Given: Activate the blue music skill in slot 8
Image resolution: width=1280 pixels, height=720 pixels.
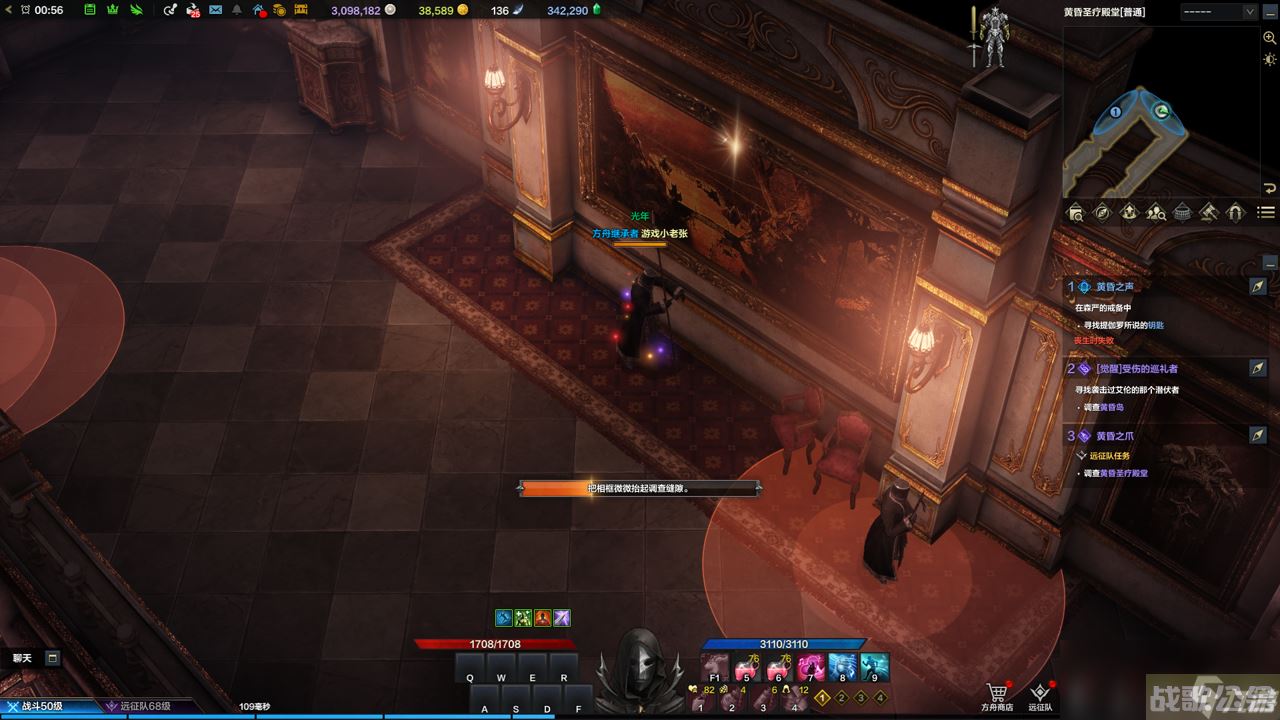Looking at the screenshot, I should click(842, 666).
